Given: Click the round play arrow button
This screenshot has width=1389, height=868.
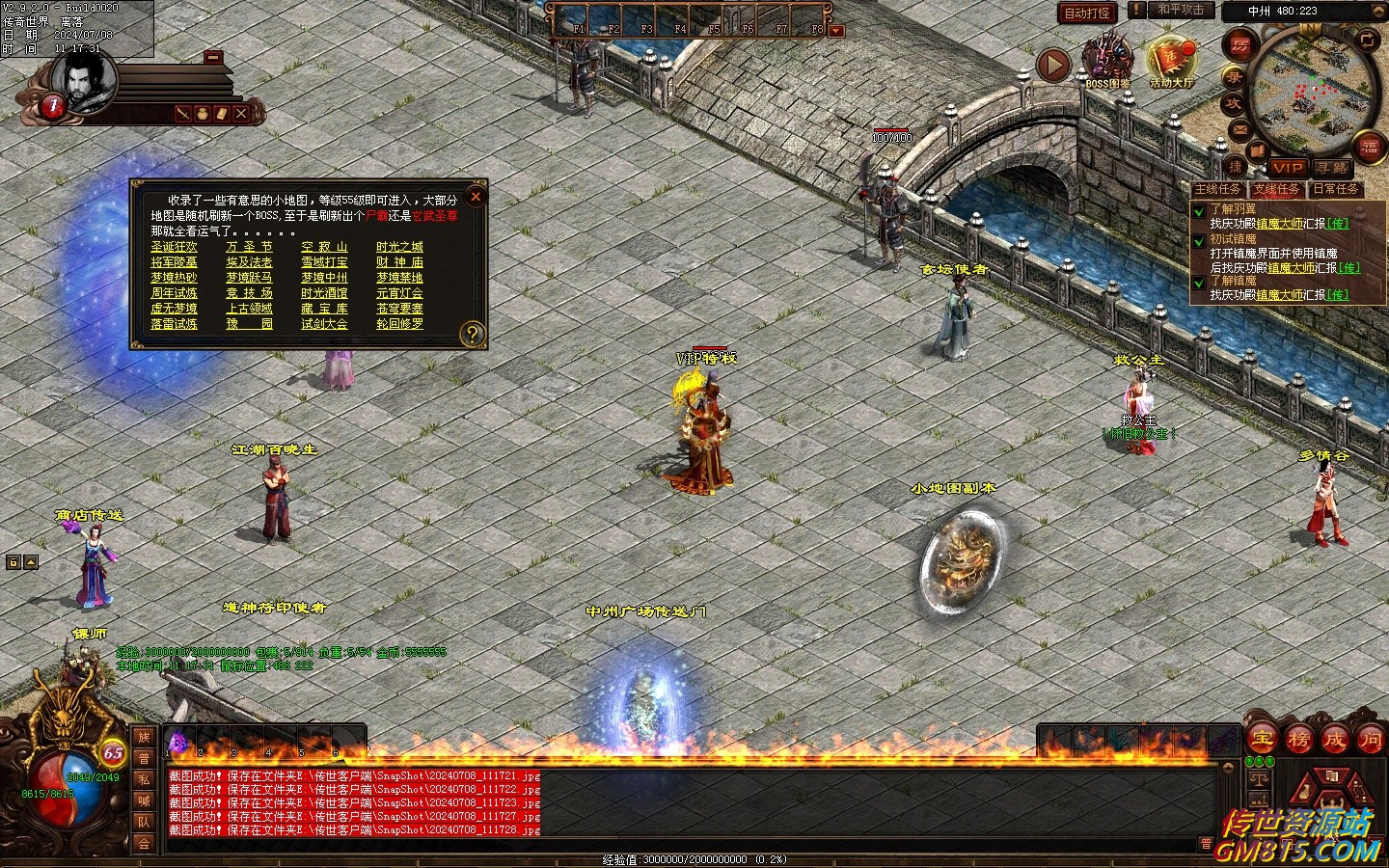Looking at the screenshot, I should 1053,65.
